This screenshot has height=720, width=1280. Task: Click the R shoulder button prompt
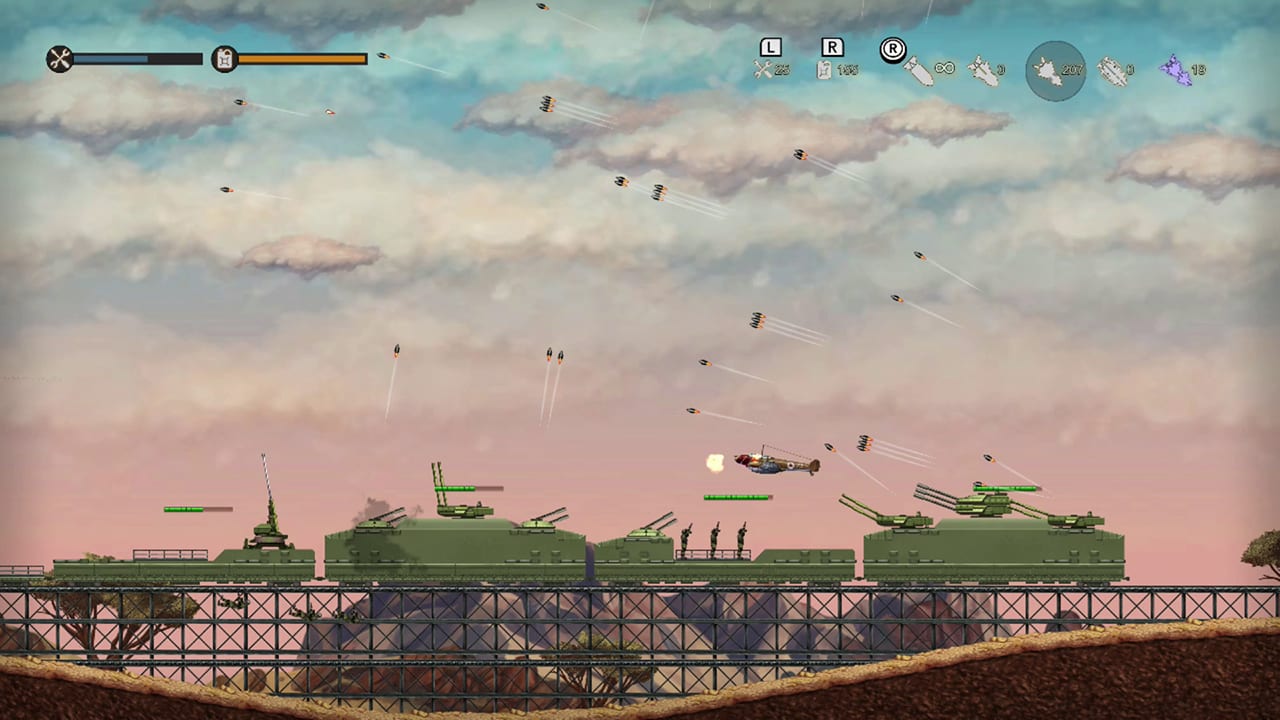click(x=831, y=47)
